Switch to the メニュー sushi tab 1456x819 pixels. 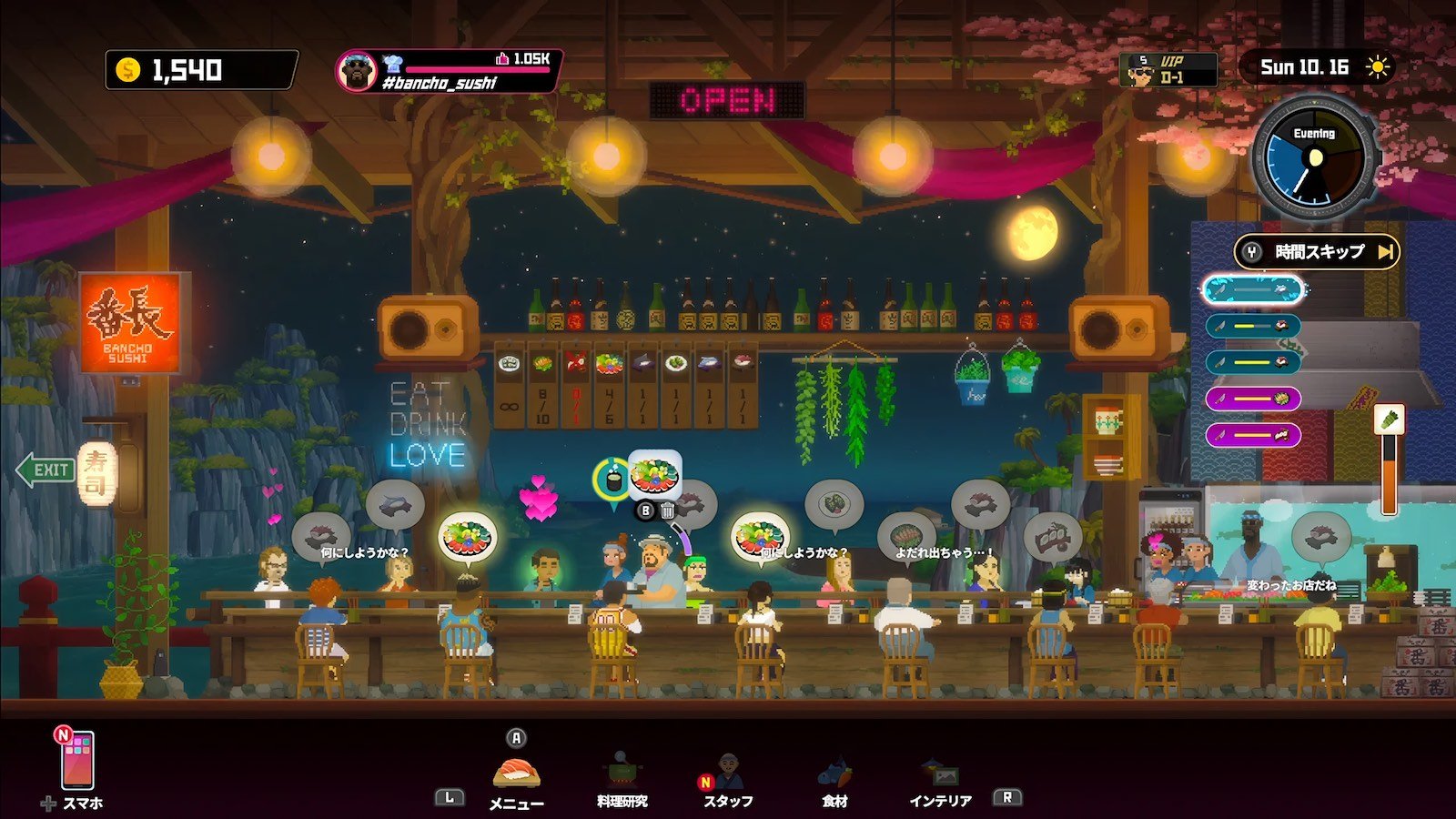[516, 774]
